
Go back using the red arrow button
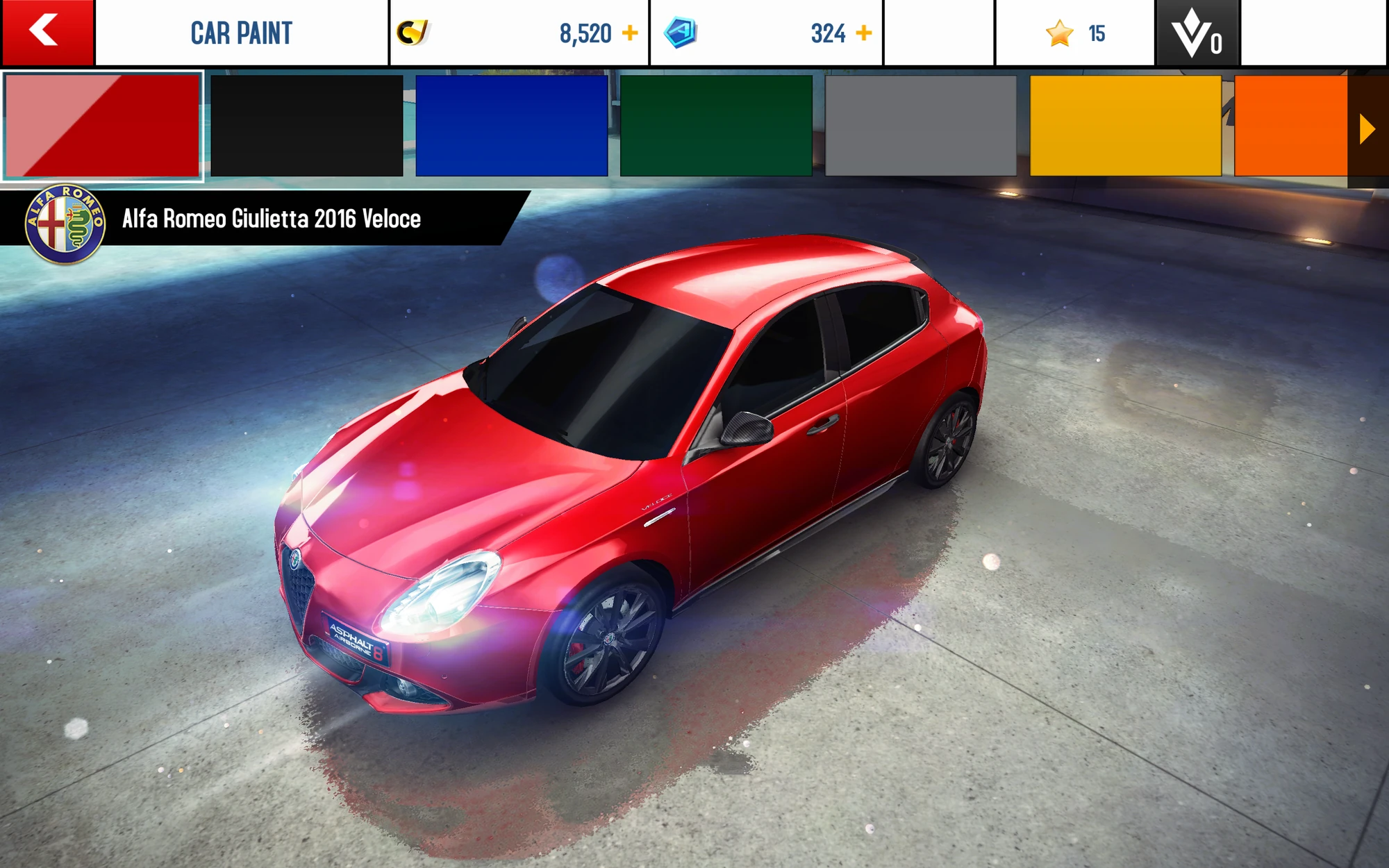(47, 32)
